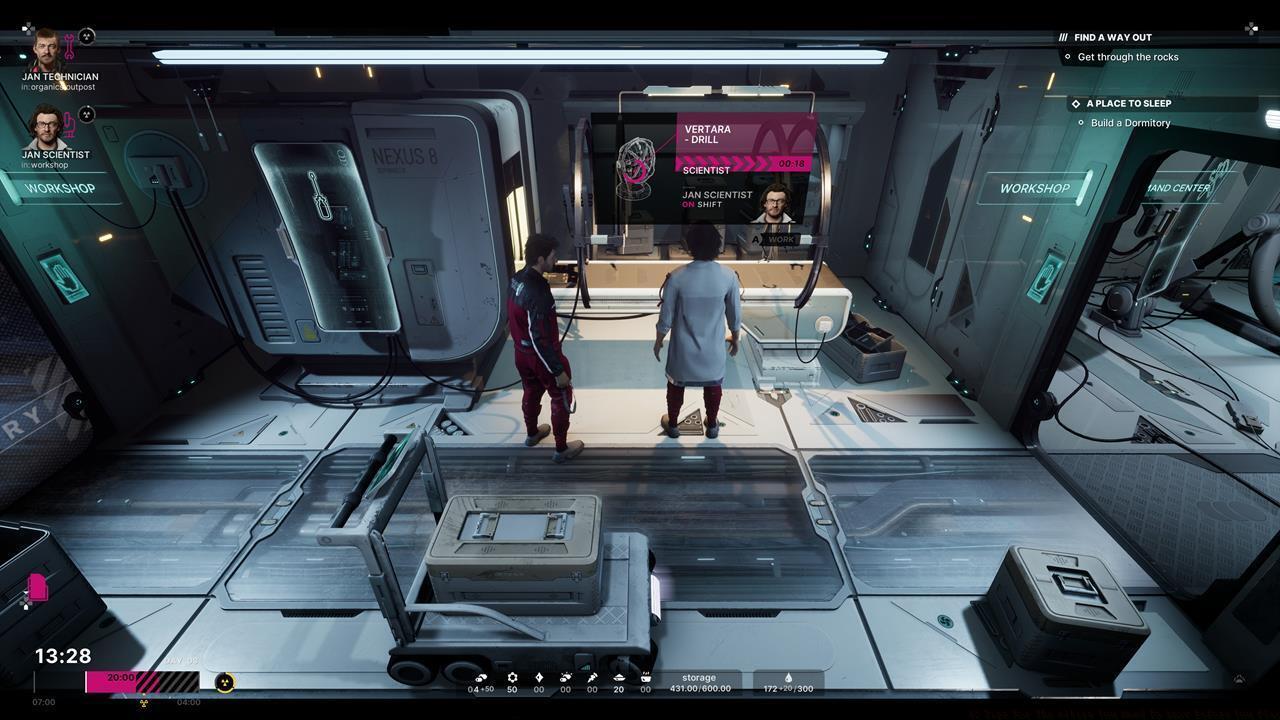Click the water droplet resource icon

pyautogui.click(x=788, y=677)
